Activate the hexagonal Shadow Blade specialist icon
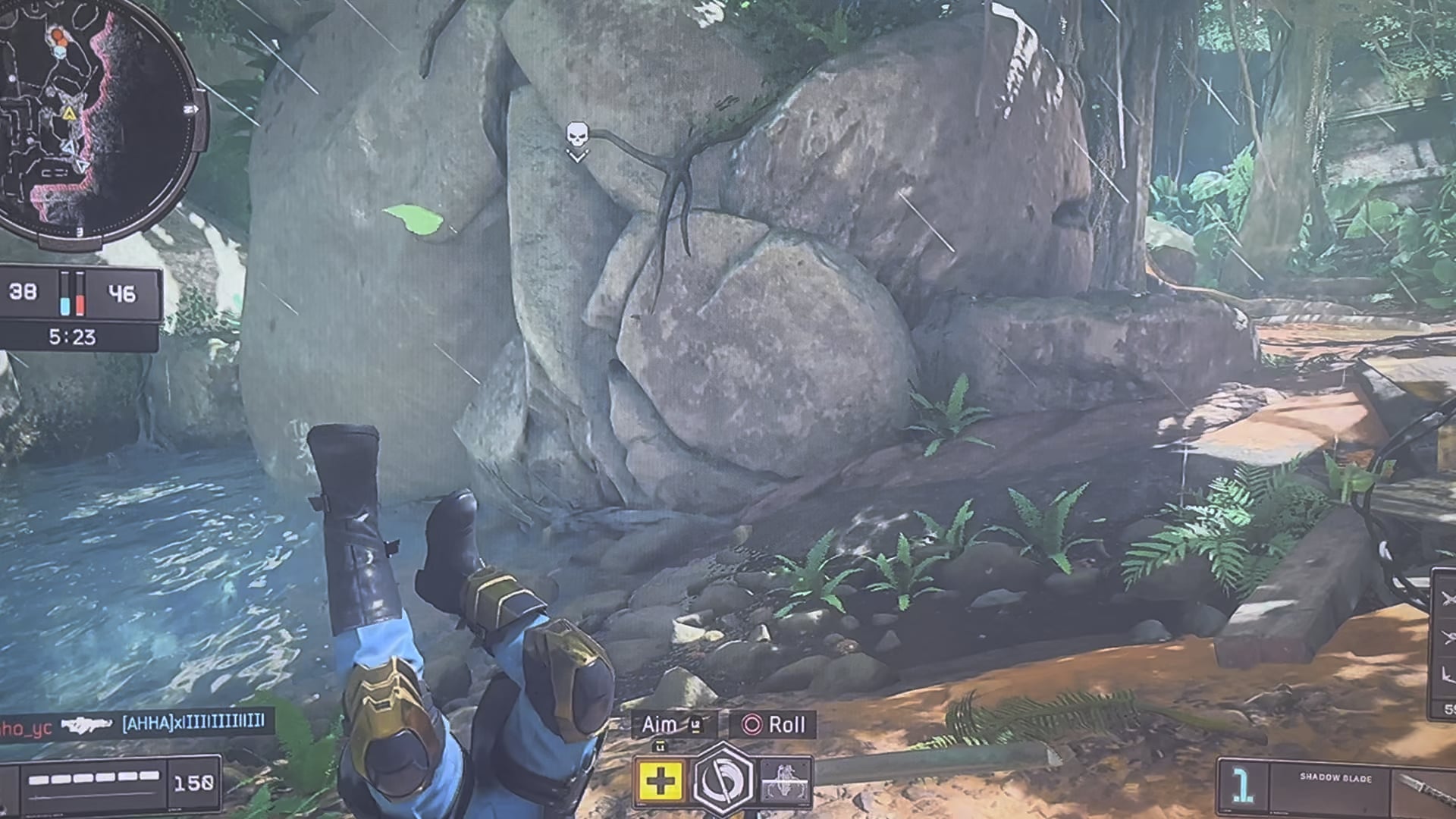This screenshot has height=819, width=1456. [723, 779]
